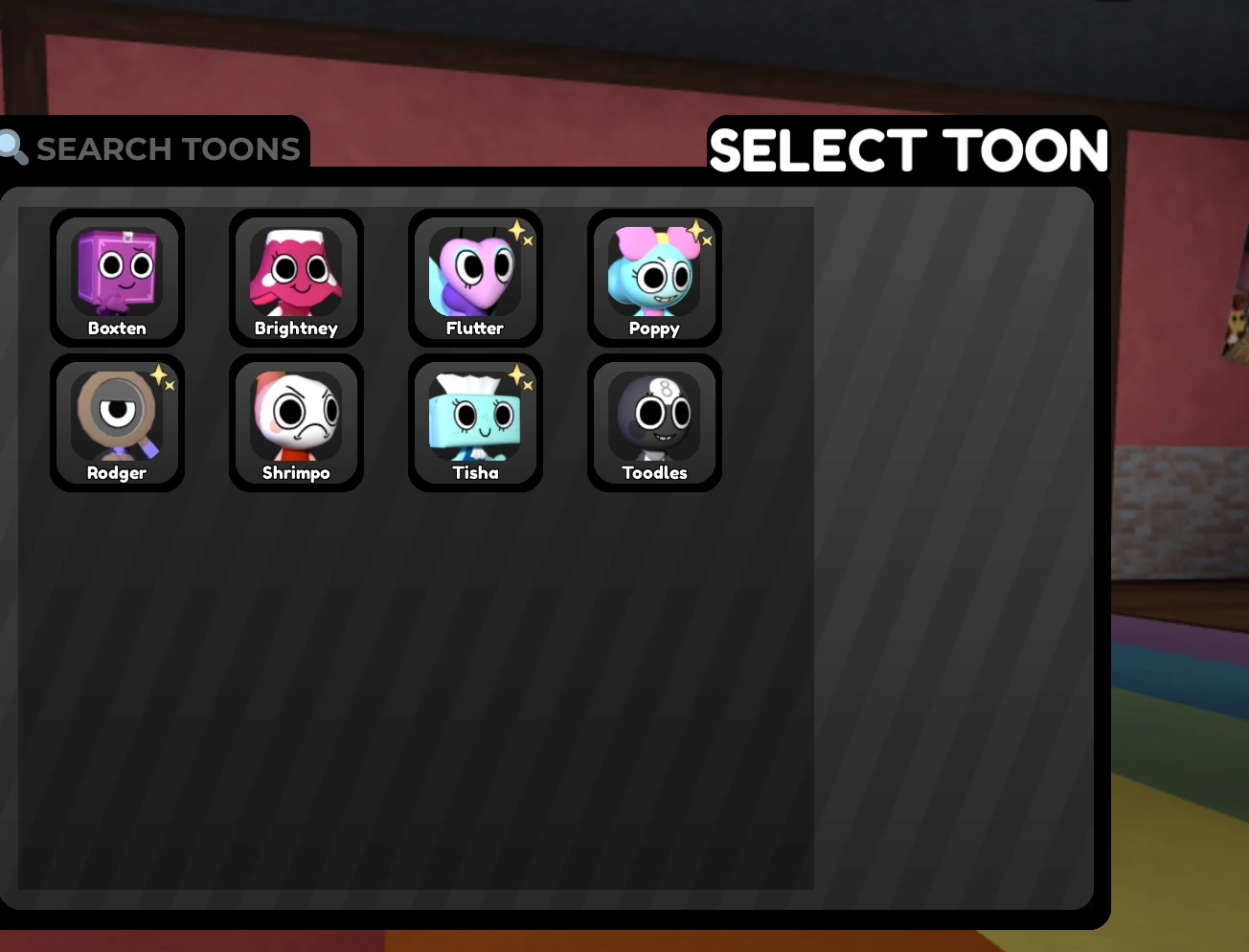
Task: Click the SEARCH TOONS input field
Action: pos(169,148)
